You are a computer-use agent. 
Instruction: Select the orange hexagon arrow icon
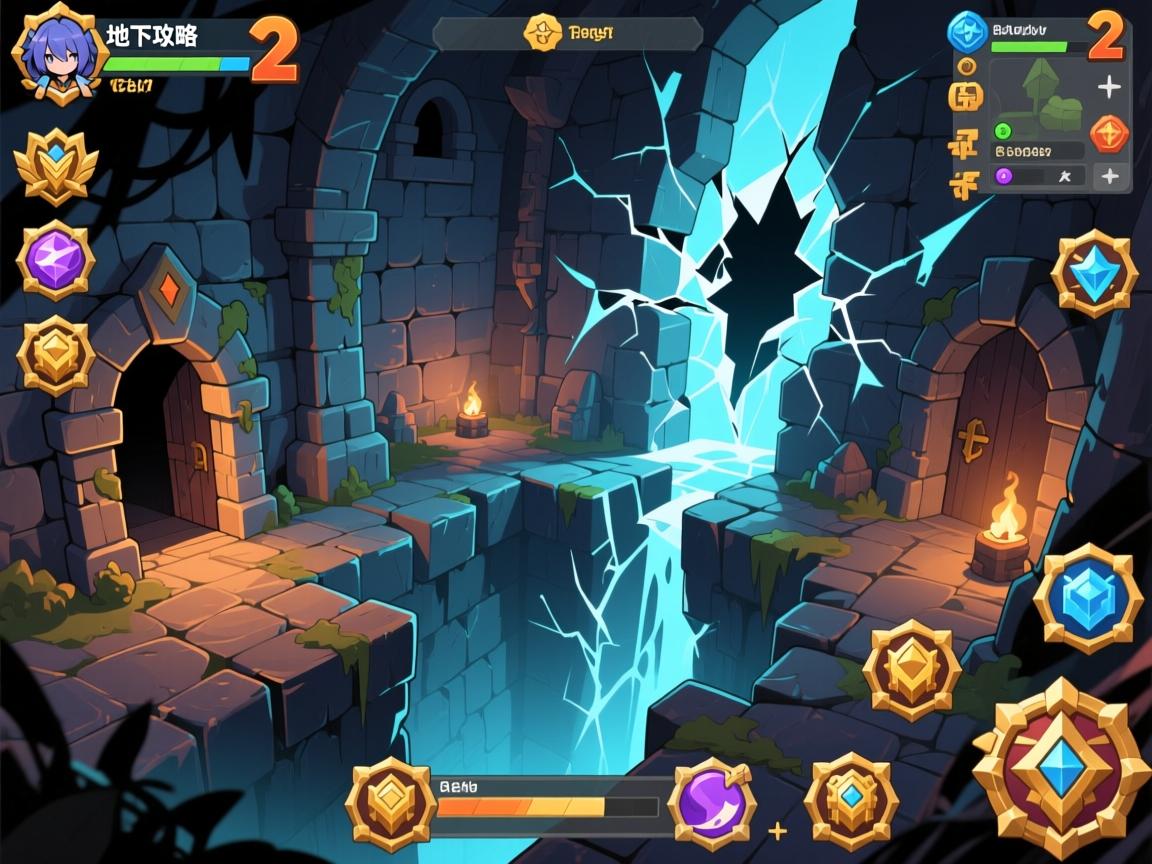tap(1108, 133)
